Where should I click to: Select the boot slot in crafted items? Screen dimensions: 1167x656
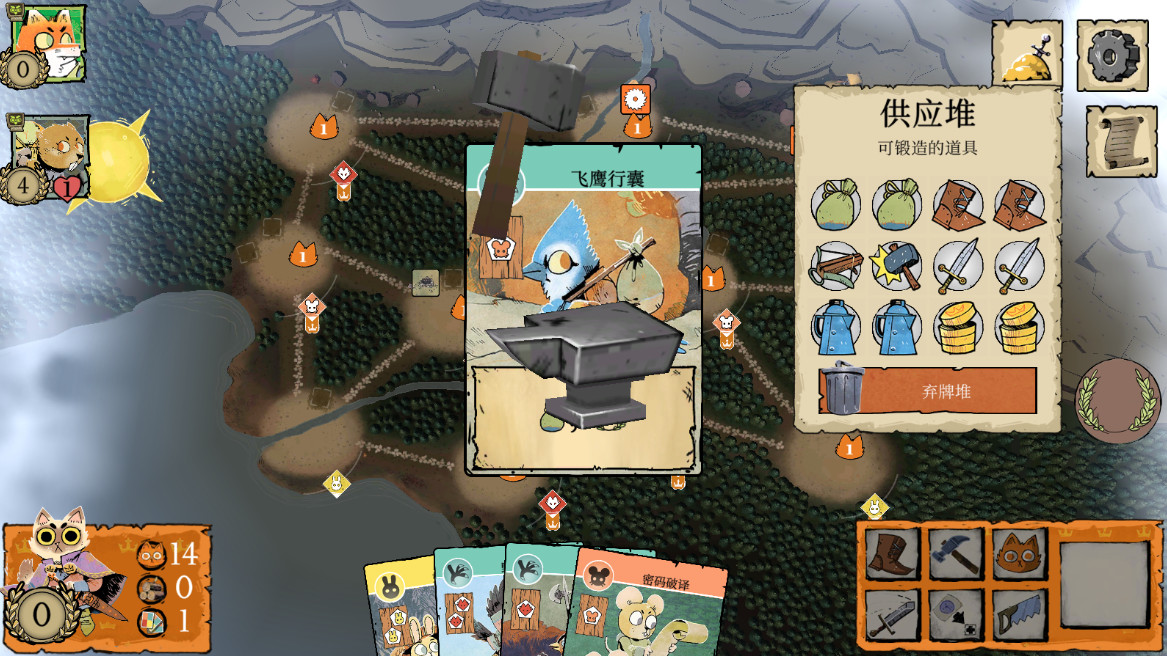click(x=890, y=554)
